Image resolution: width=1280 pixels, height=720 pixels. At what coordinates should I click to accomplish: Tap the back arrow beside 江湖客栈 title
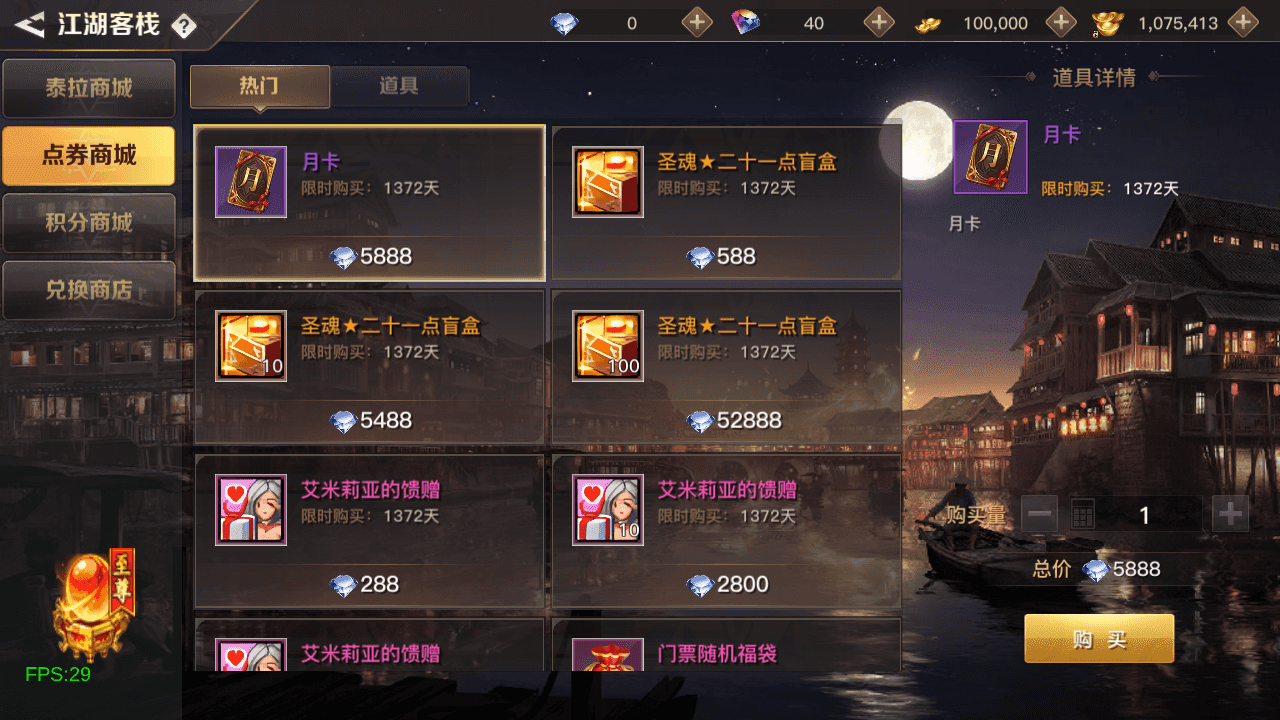click(30, 22)
